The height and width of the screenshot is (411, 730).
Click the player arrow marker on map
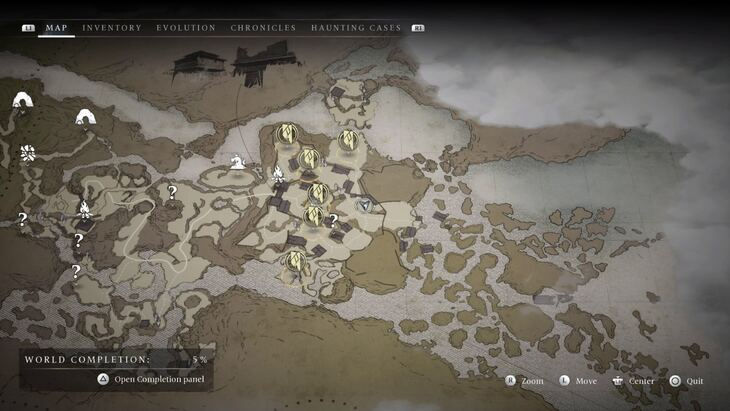[367, 205]
